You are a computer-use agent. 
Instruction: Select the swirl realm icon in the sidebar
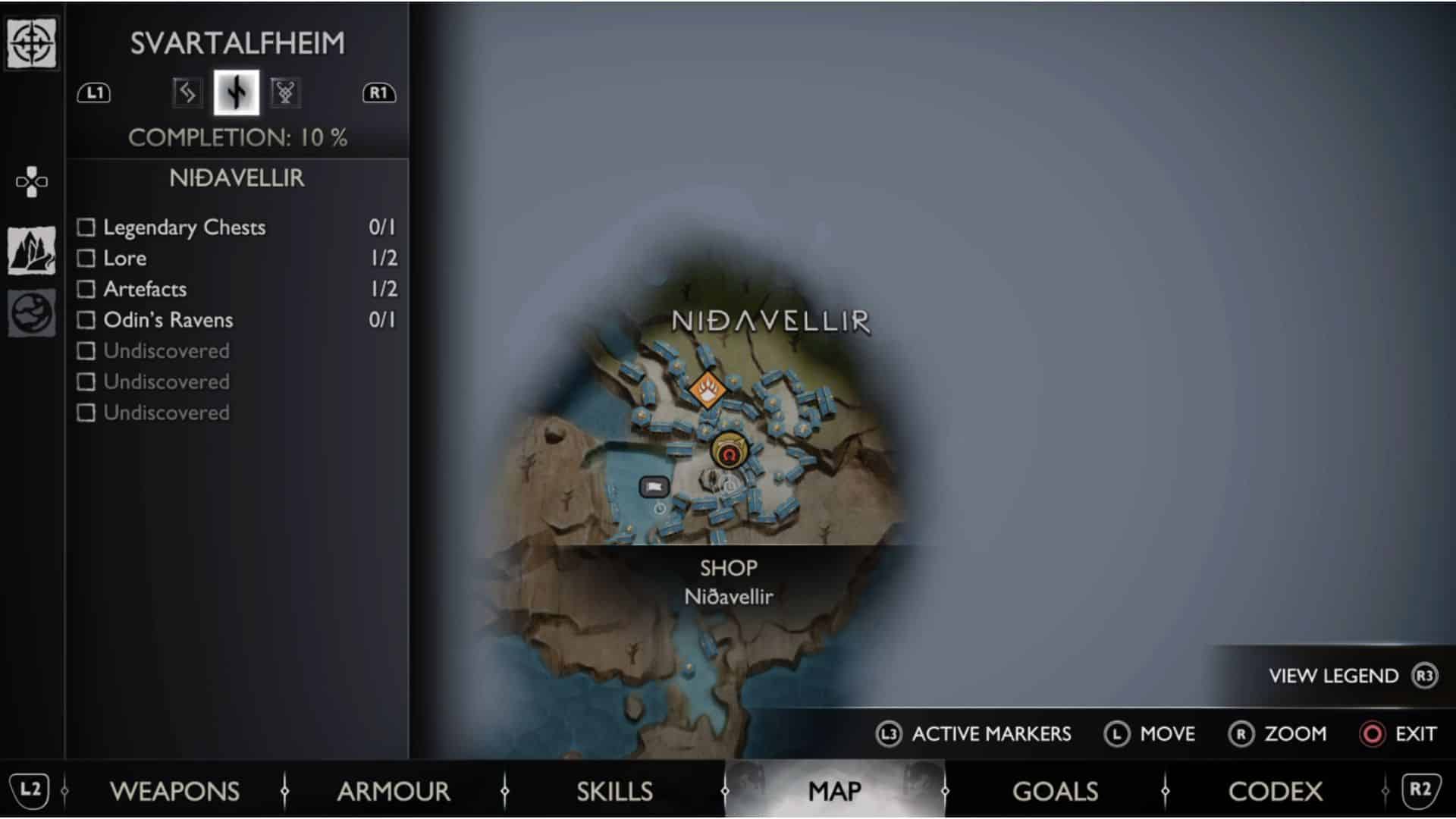pyautogui.click(x=31, y=312)
